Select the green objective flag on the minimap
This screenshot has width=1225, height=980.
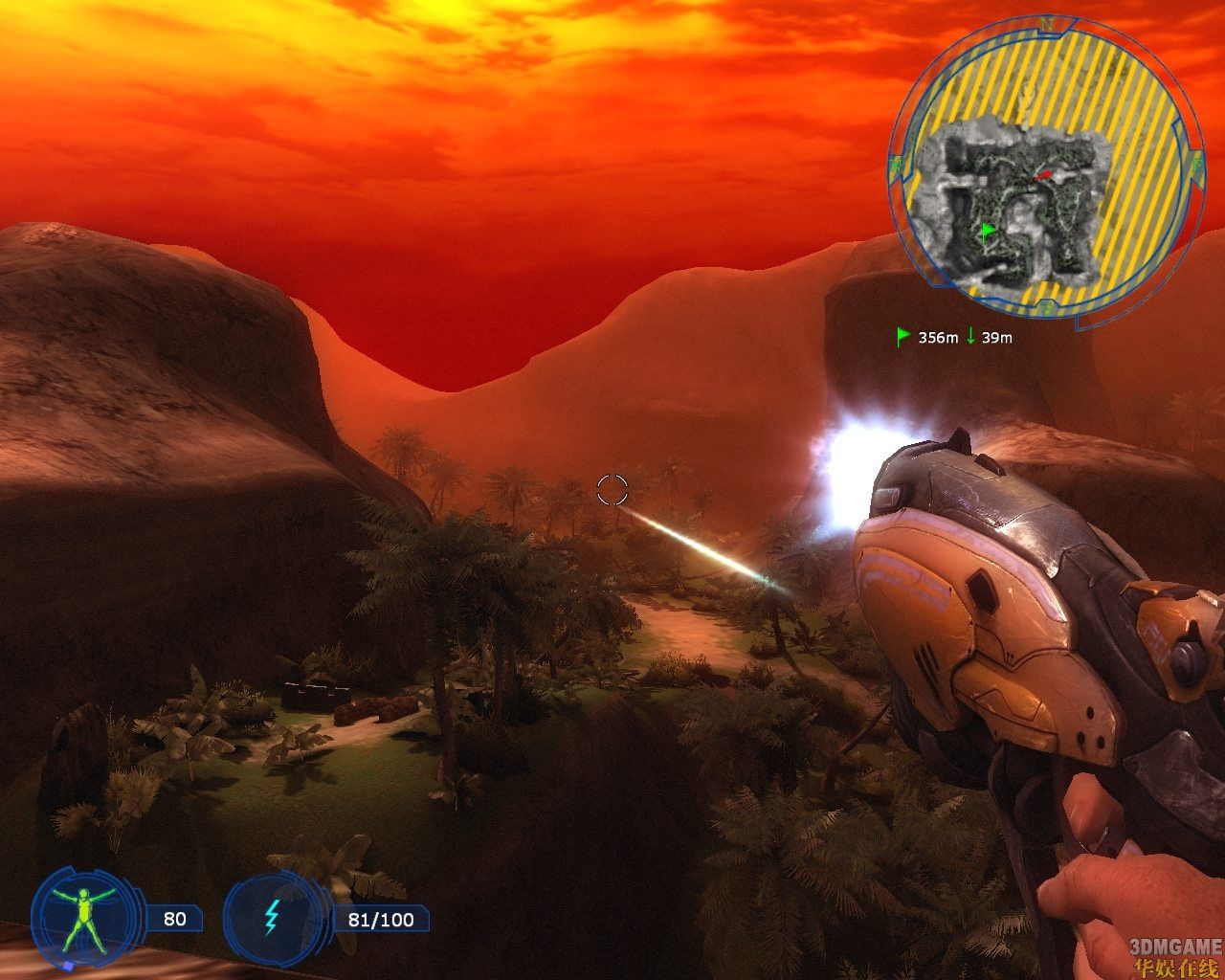pos(988,230)
